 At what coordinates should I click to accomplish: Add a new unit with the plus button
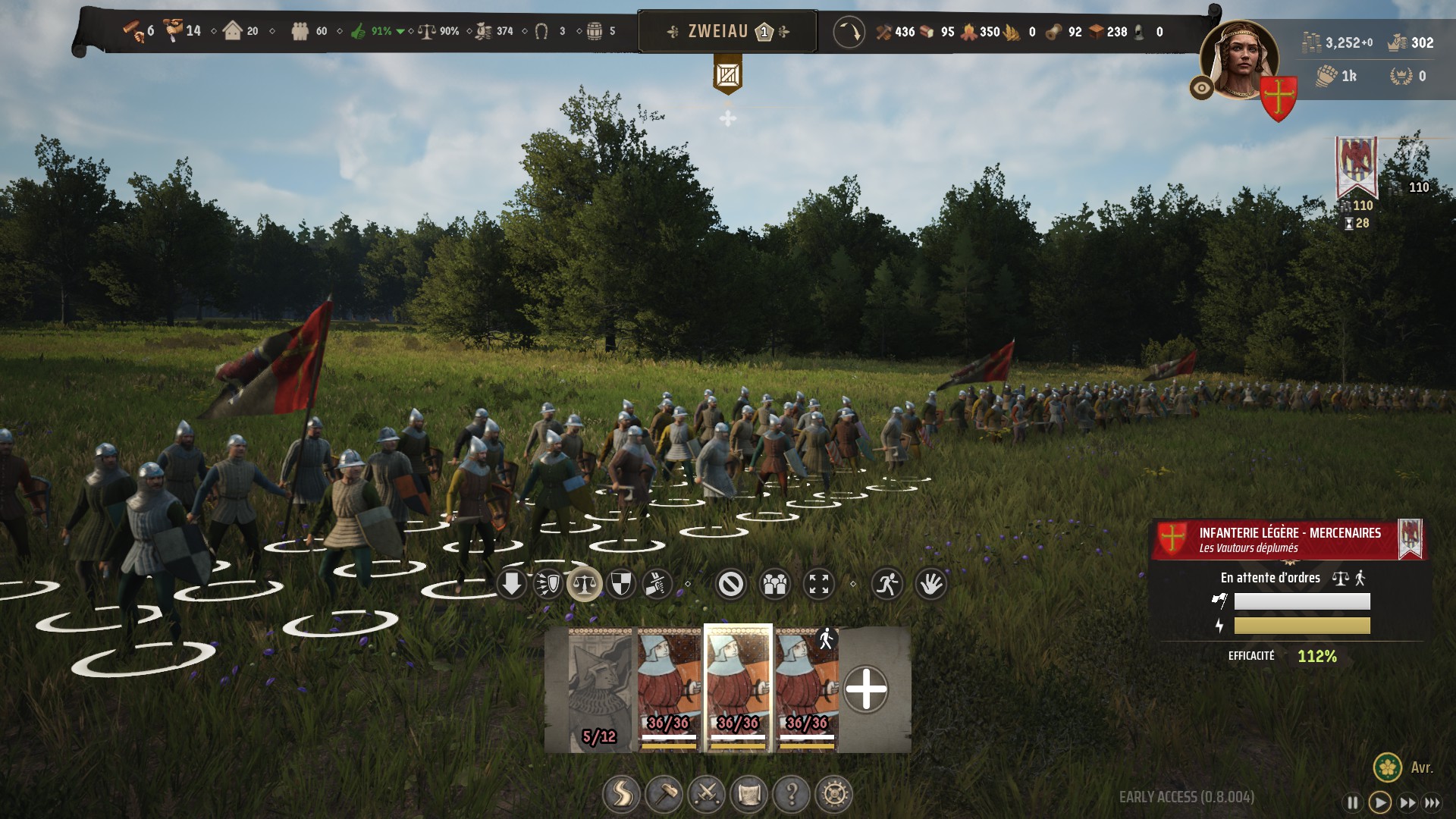[x=866, y=690]
